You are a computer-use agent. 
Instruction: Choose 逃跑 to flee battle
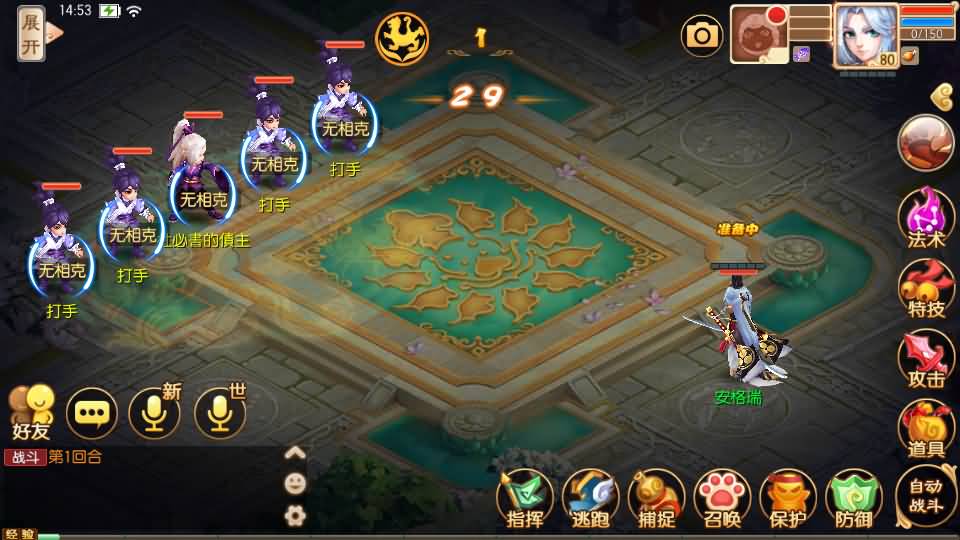[x=591, y=498]
